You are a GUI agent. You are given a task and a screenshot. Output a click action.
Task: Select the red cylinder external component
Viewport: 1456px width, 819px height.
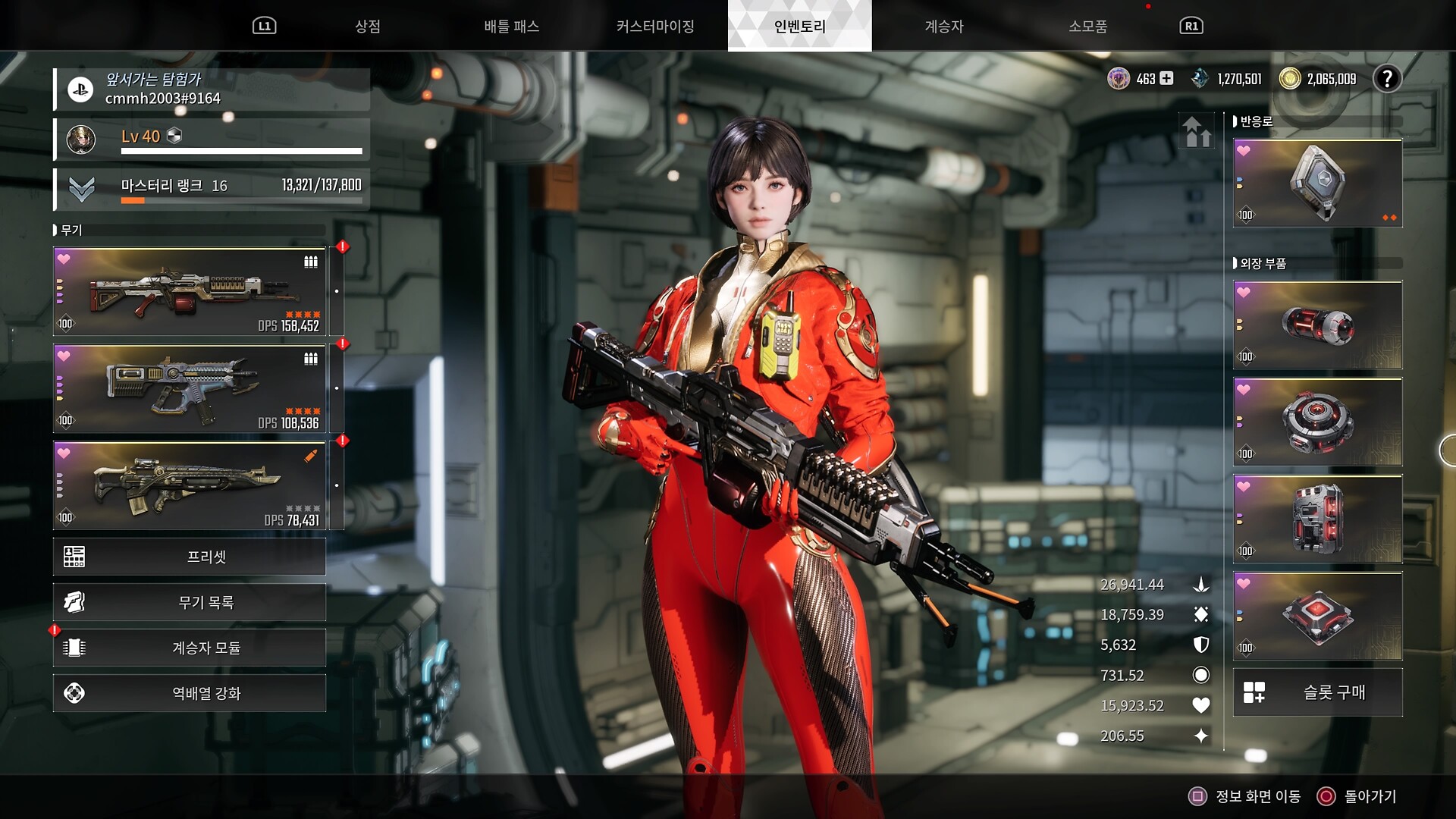1317,325
